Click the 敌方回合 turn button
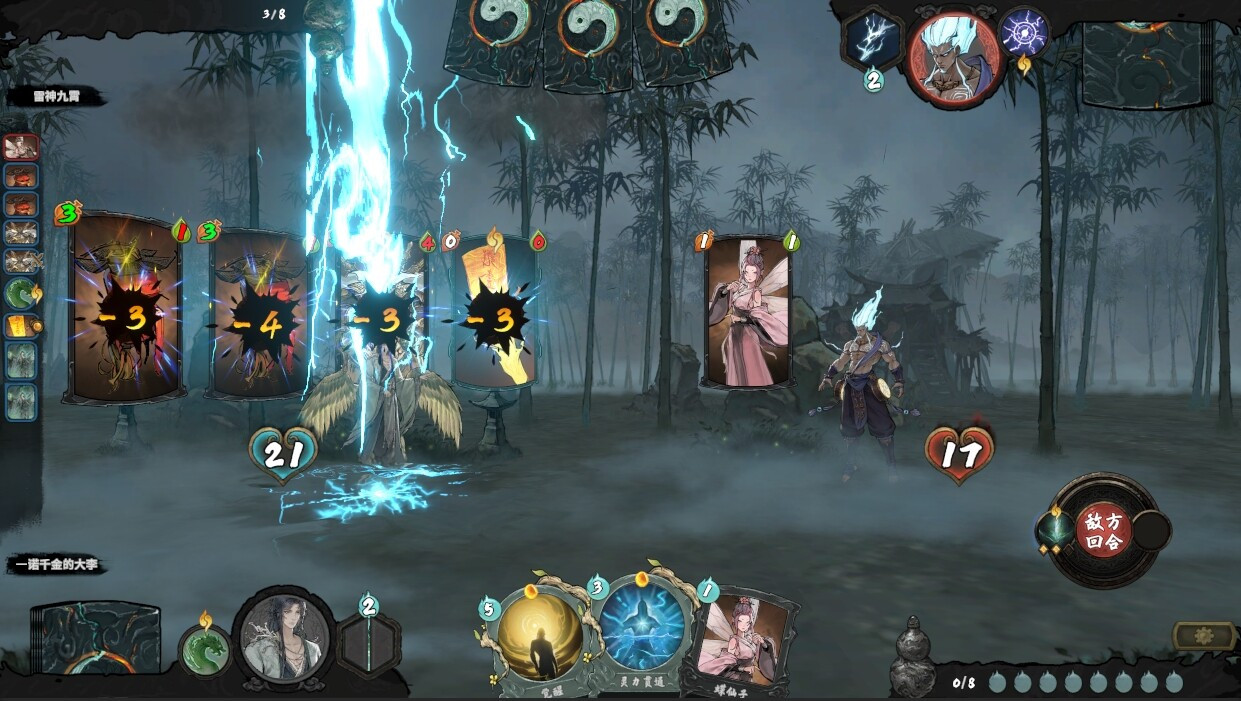1241x701 pixels. (x=1103, y=530)
